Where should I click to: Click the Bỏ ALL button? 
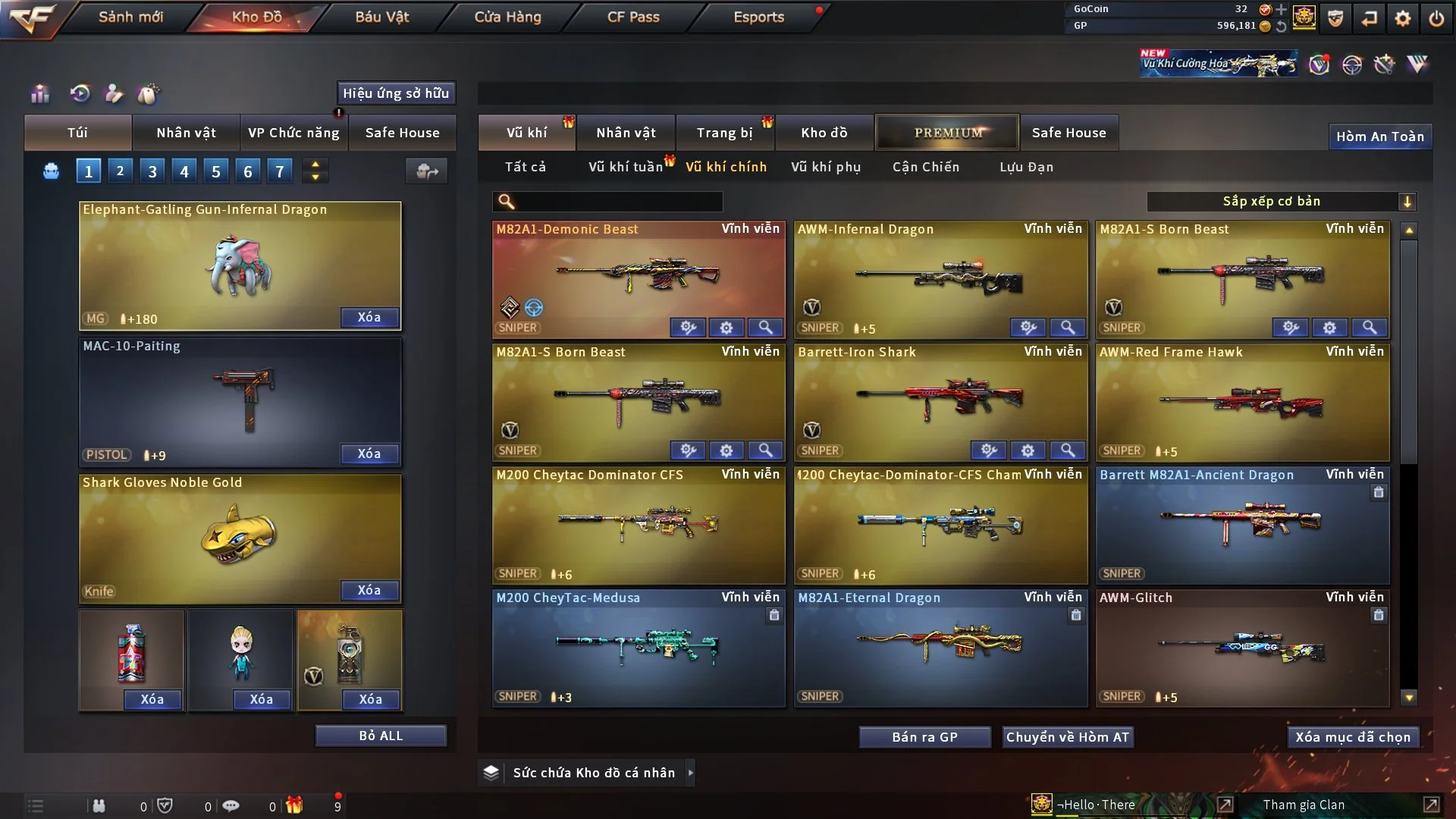point(381,736)
